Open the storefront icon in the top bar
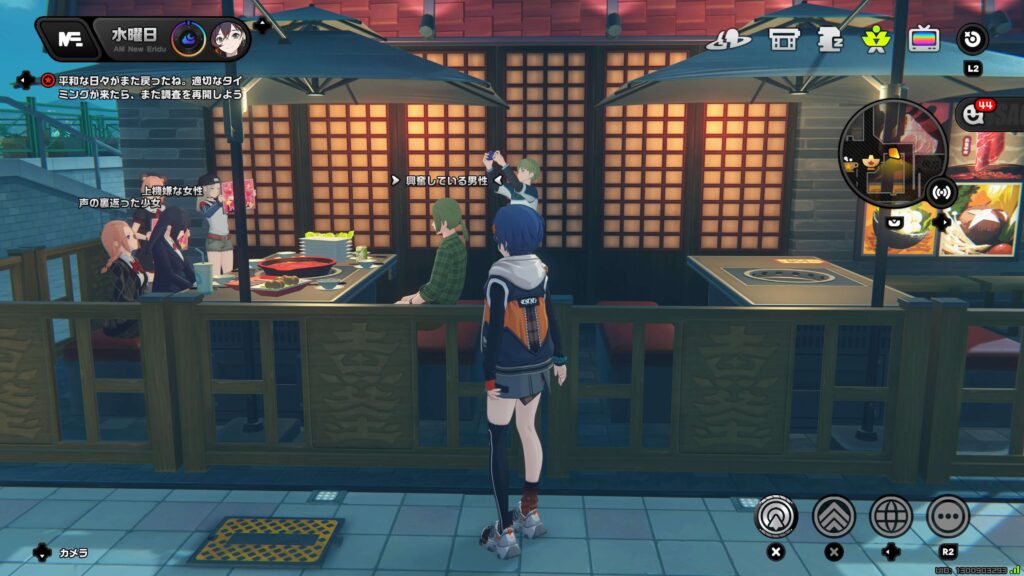The width and height of the screenshot is (1024, 576). pyautogui.click(x=783, y=39)
